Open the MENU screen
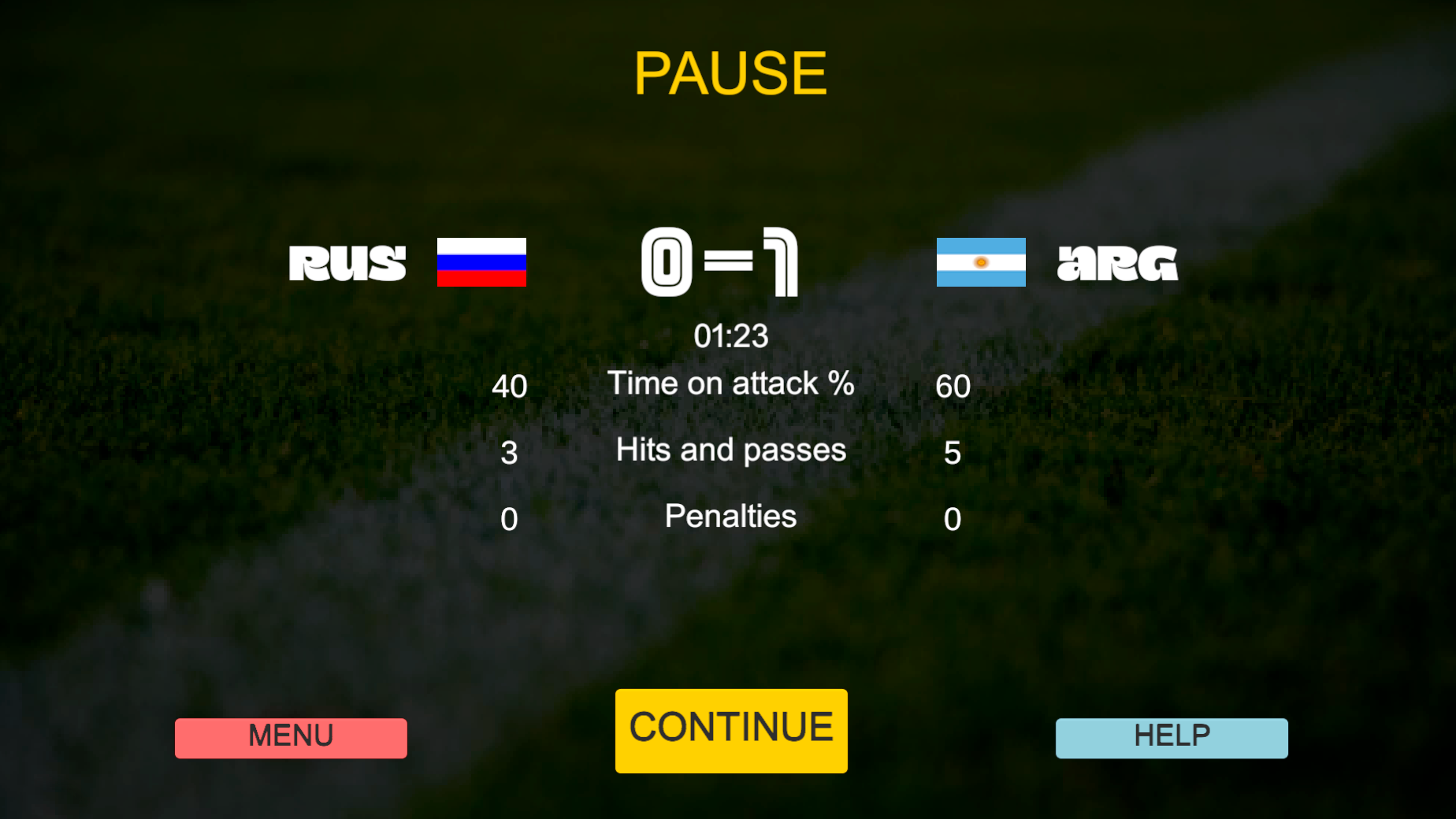The image size is (1456, 819). 291,737
